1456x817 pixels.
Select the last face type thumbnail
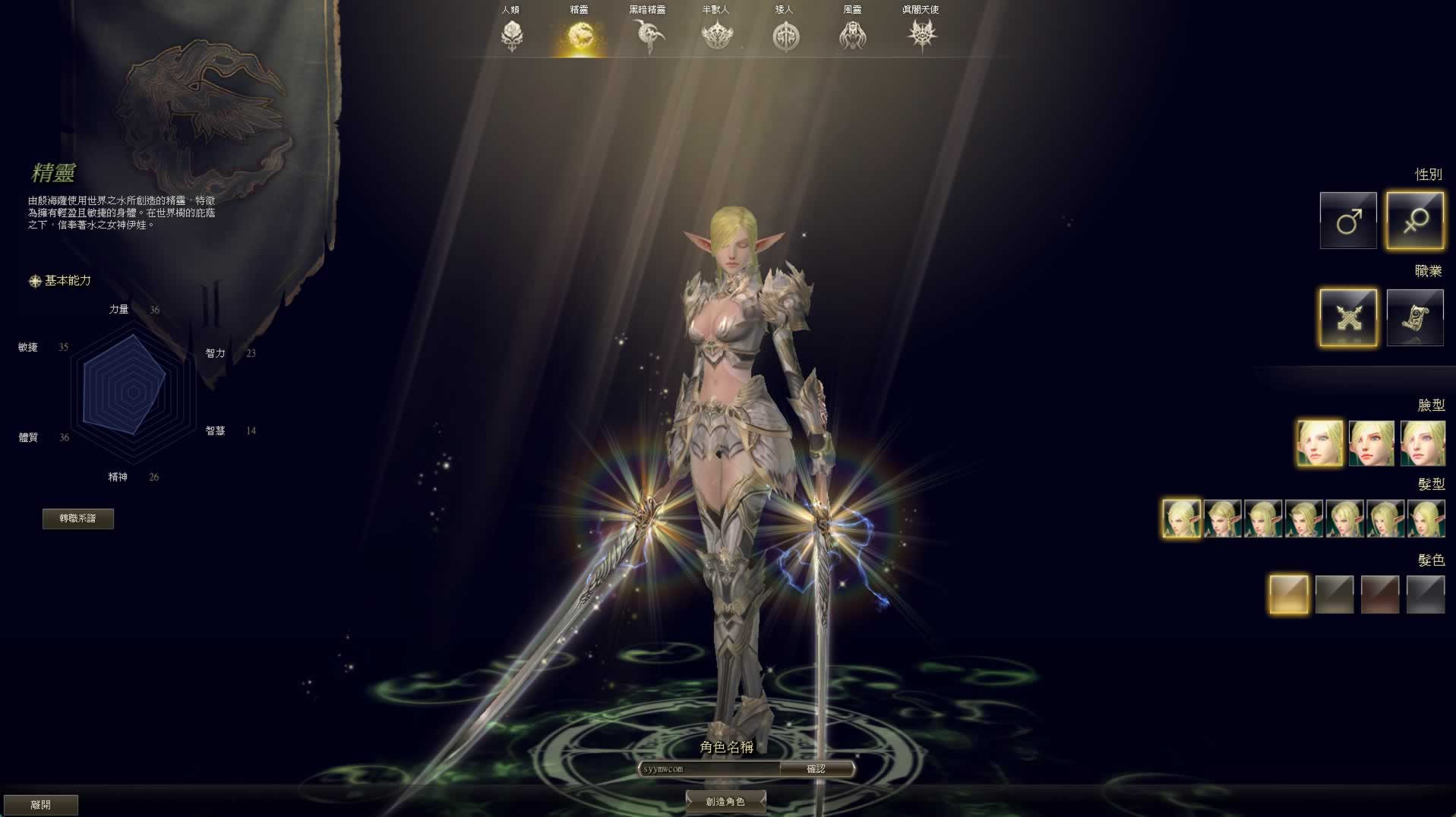tap(1423, 443)
